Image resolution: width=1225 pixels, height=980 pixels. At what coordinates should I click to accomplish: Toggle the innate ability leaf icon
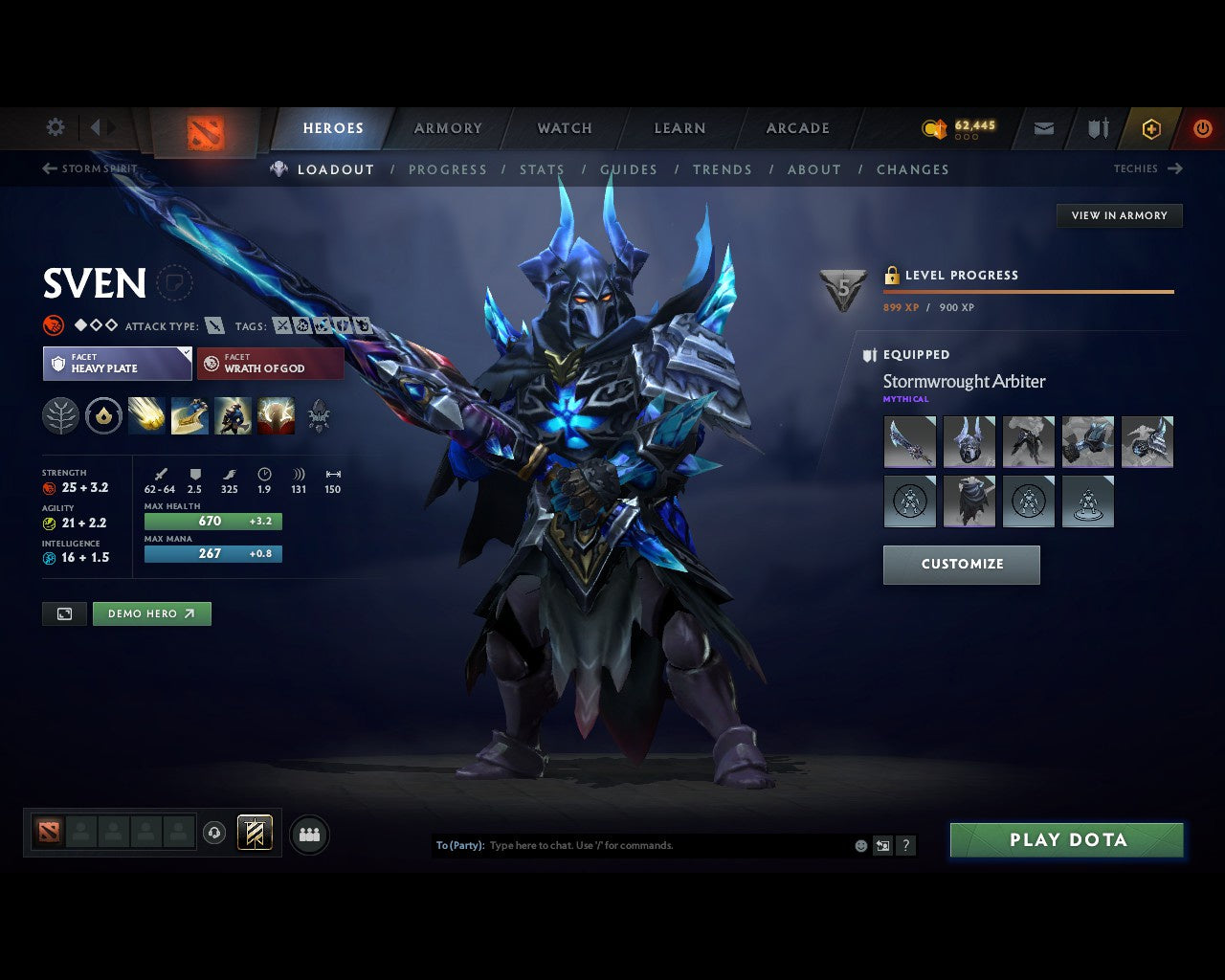coord(59,415)
